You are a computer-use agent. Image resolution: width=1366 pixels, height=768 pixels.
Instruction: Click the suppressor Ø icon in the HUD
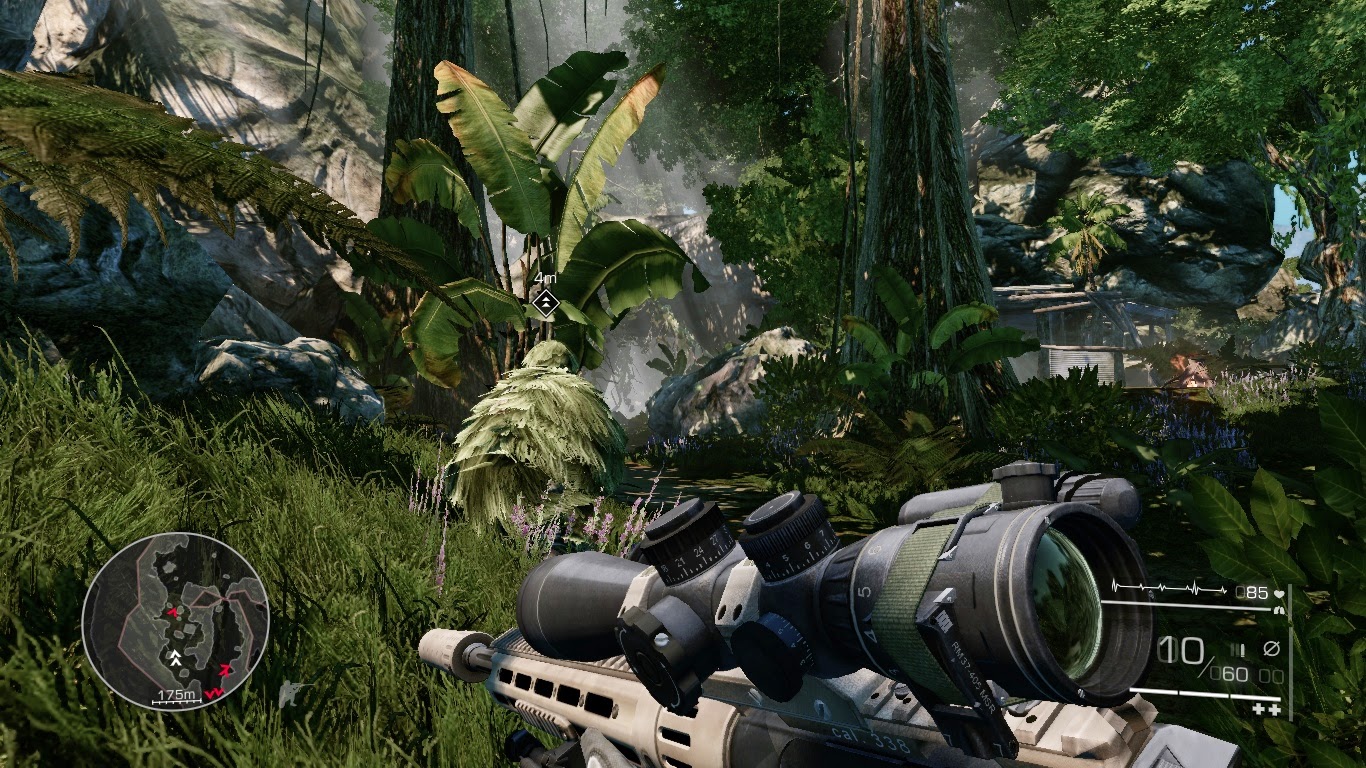tap(1273, 648)
